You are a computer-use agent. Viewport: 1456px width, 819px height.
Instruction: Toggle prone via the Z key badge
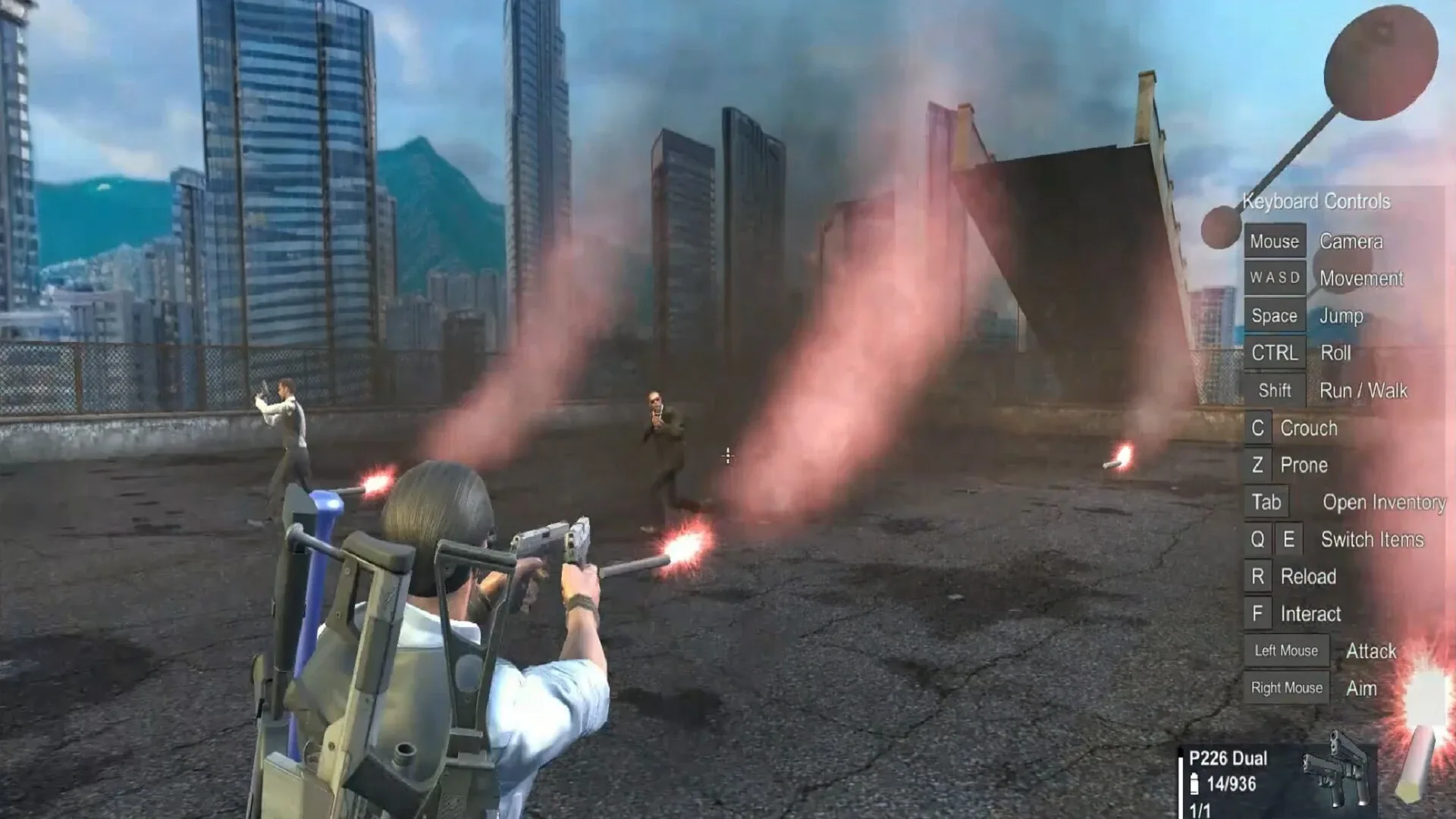(1256, 465)
